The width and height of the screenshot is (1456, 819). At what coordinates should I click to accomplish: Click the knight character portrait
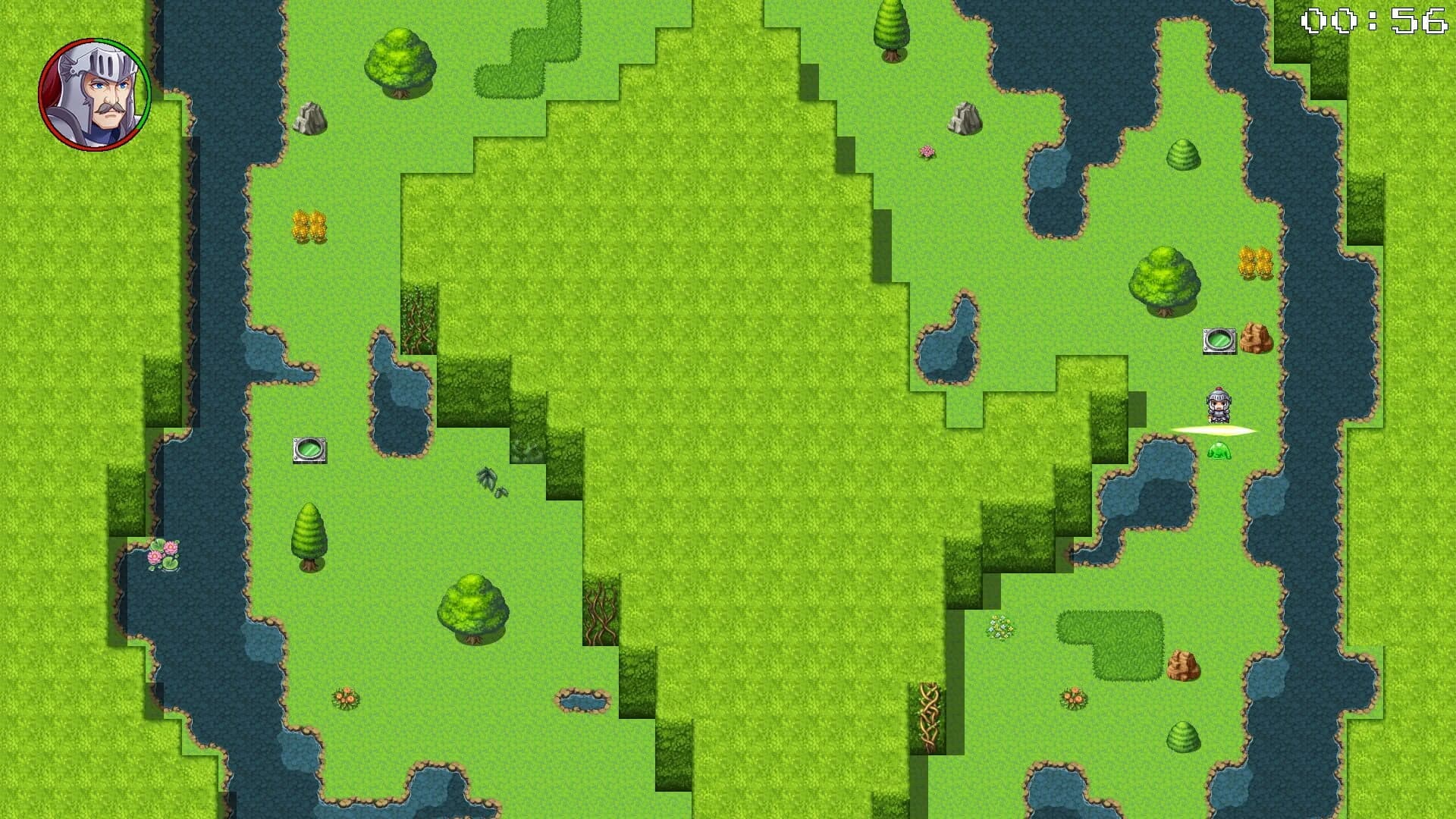point(95,94)
